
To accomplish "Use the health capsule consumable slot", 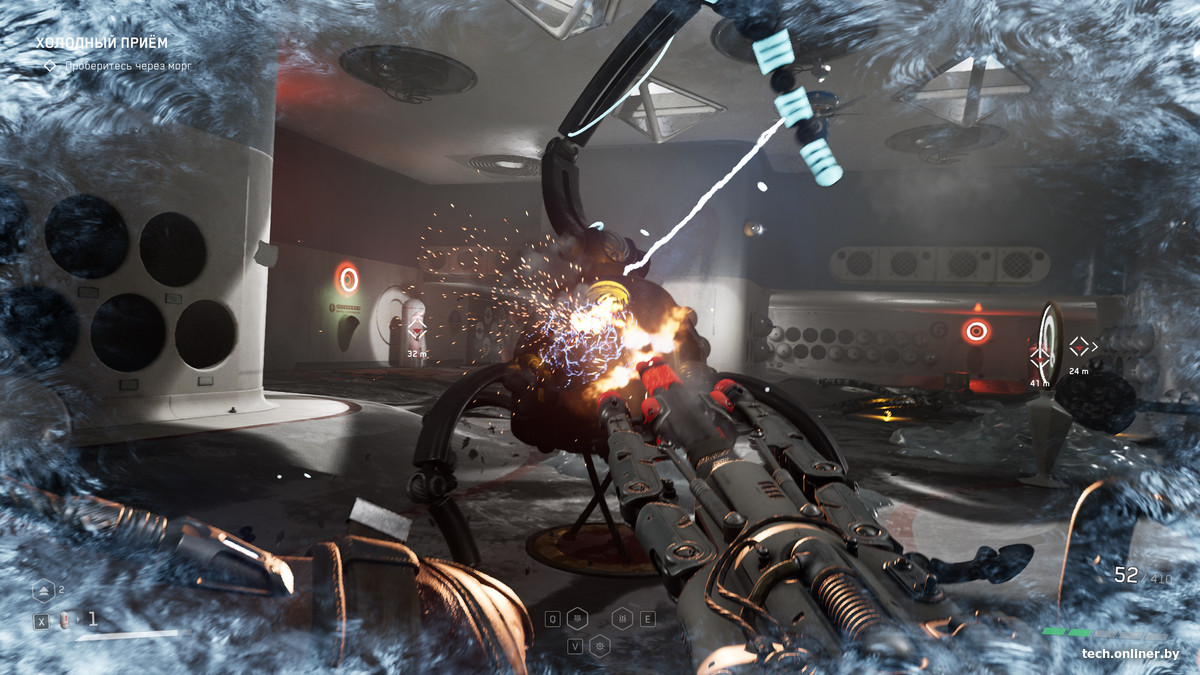I will pyautogui.click(x=65, y=620).
